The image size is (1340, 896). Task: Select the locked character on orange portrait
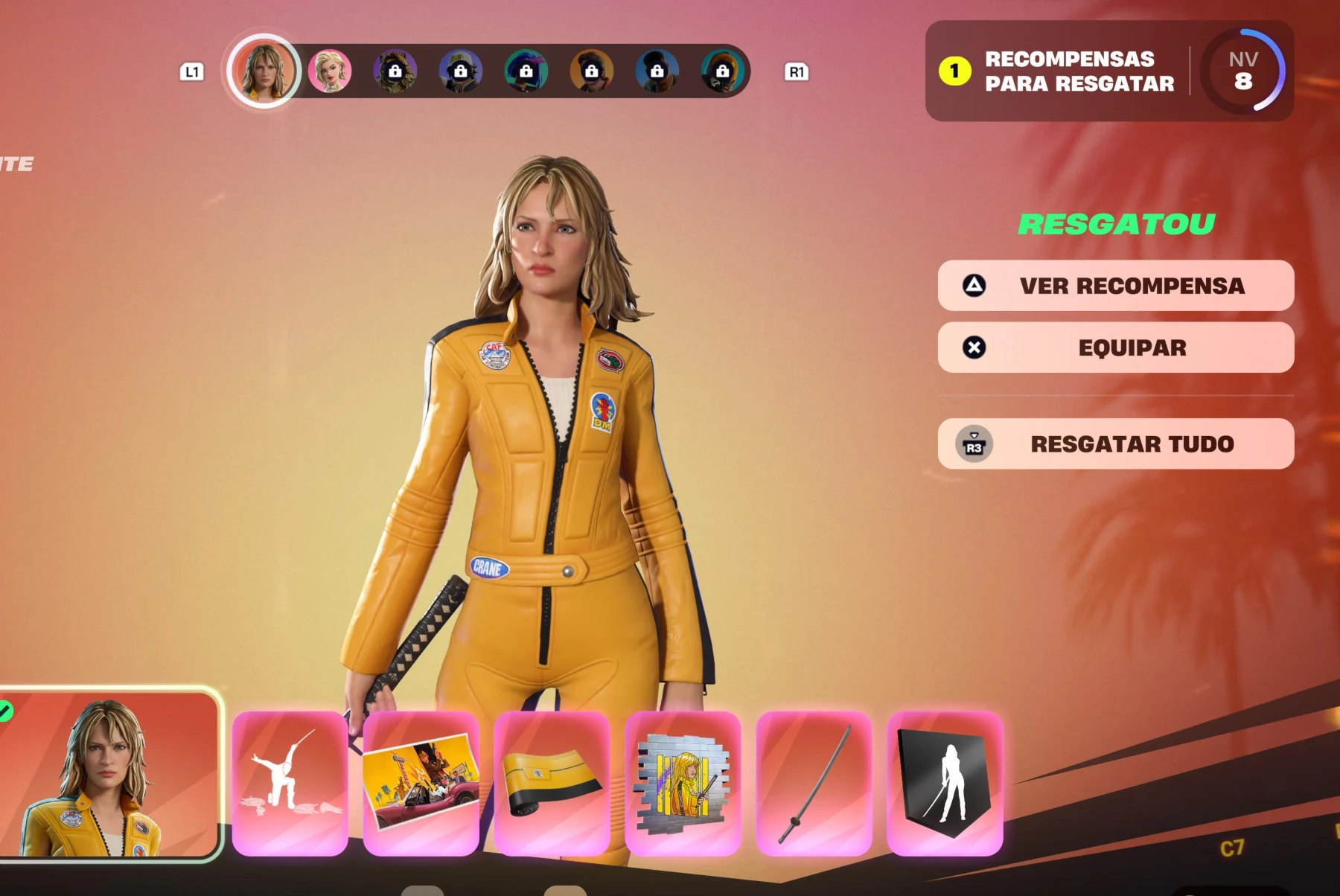(x=592, y=71)
